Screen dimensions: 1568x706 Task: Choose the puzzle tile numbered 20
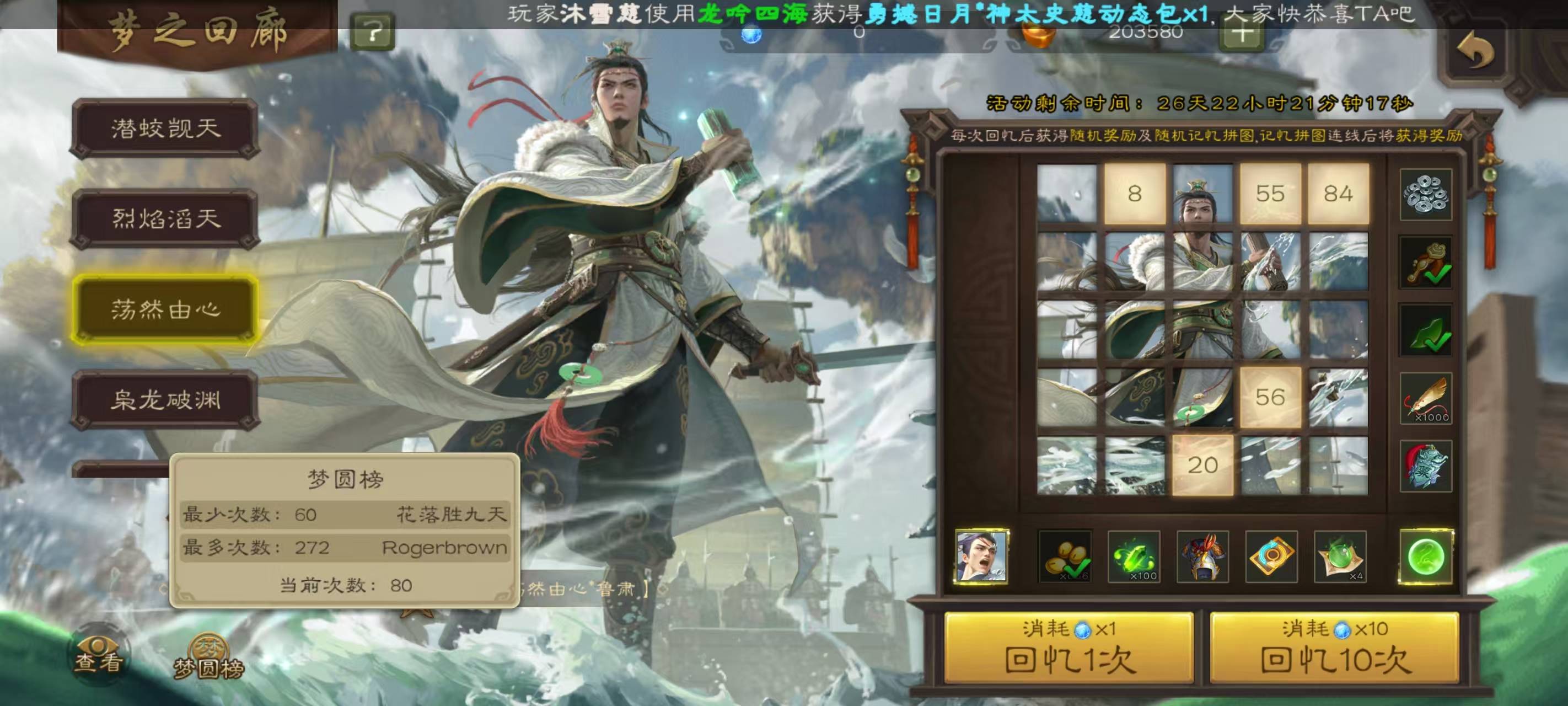(x=1202, y=466)
